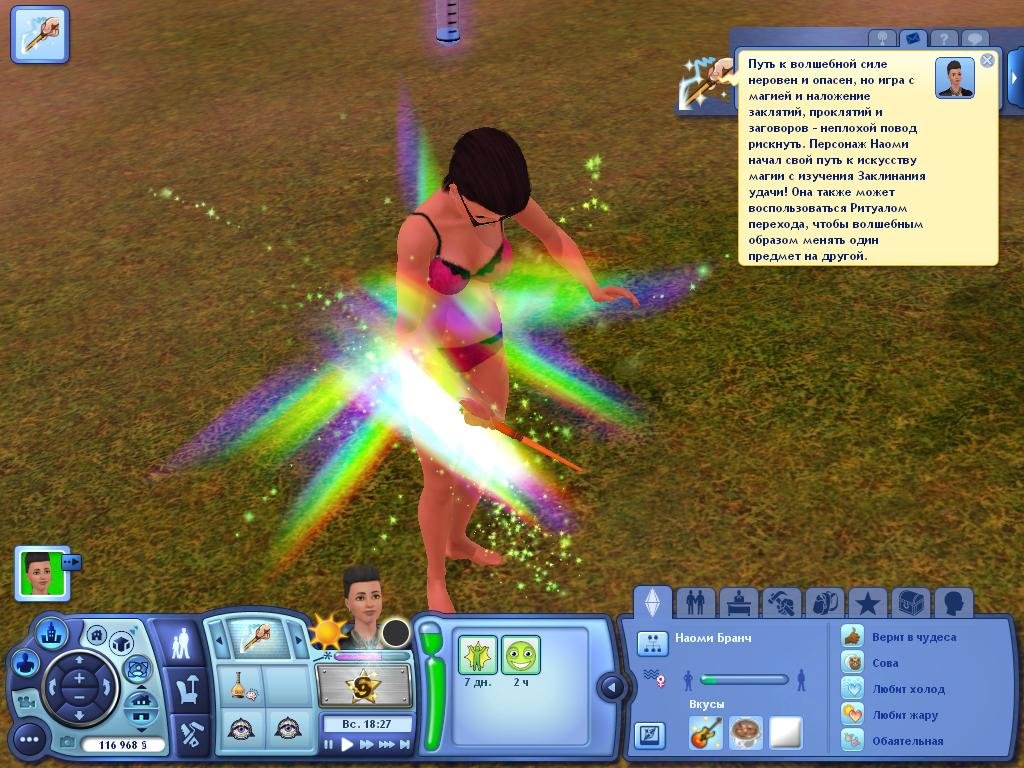Open the backpack inventory tab
This screenshot has height=768, width=1024.
825,602
